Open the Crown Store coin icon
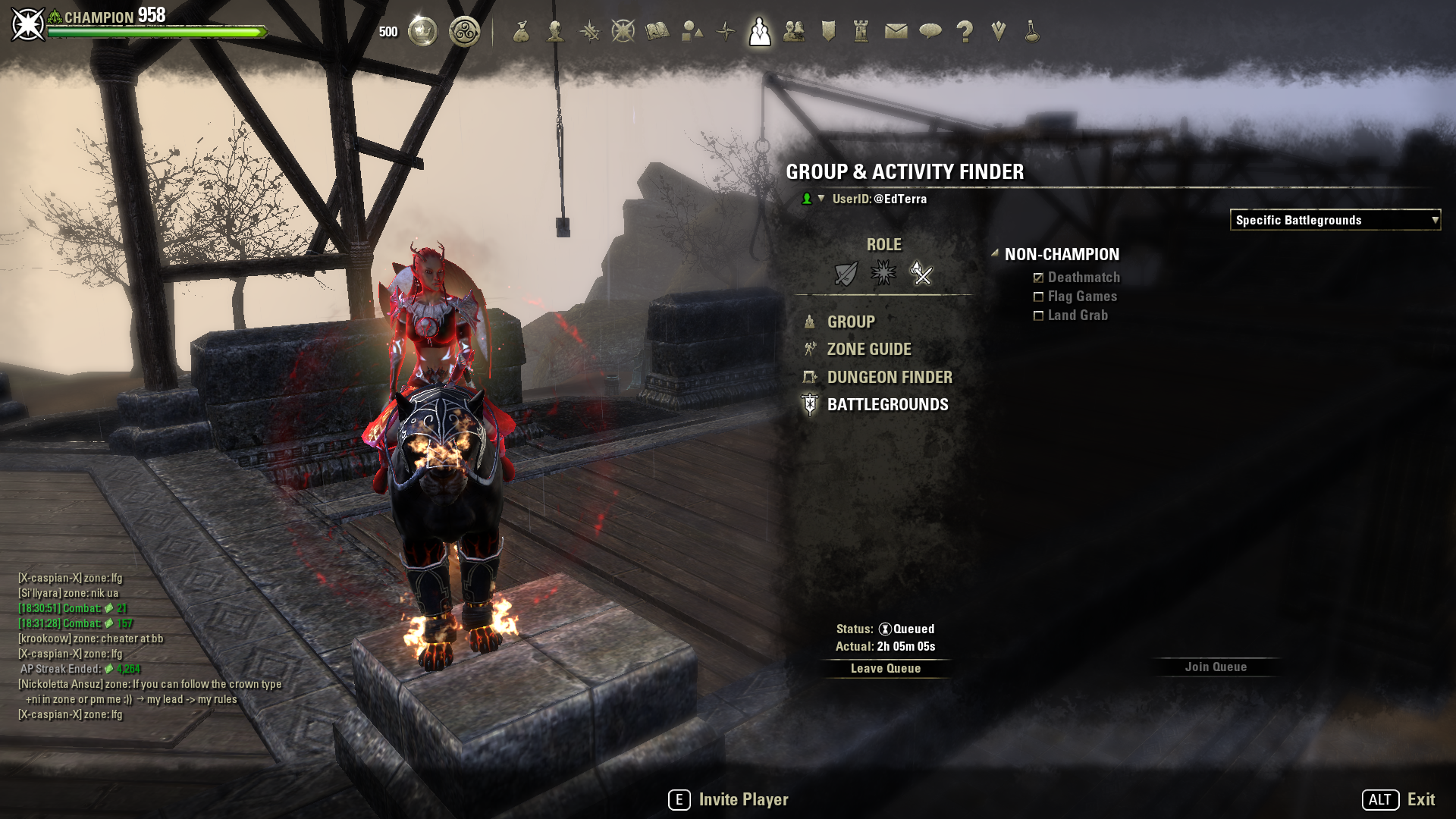The height and width of the screenshot is (819, 1456). [422, 32]
